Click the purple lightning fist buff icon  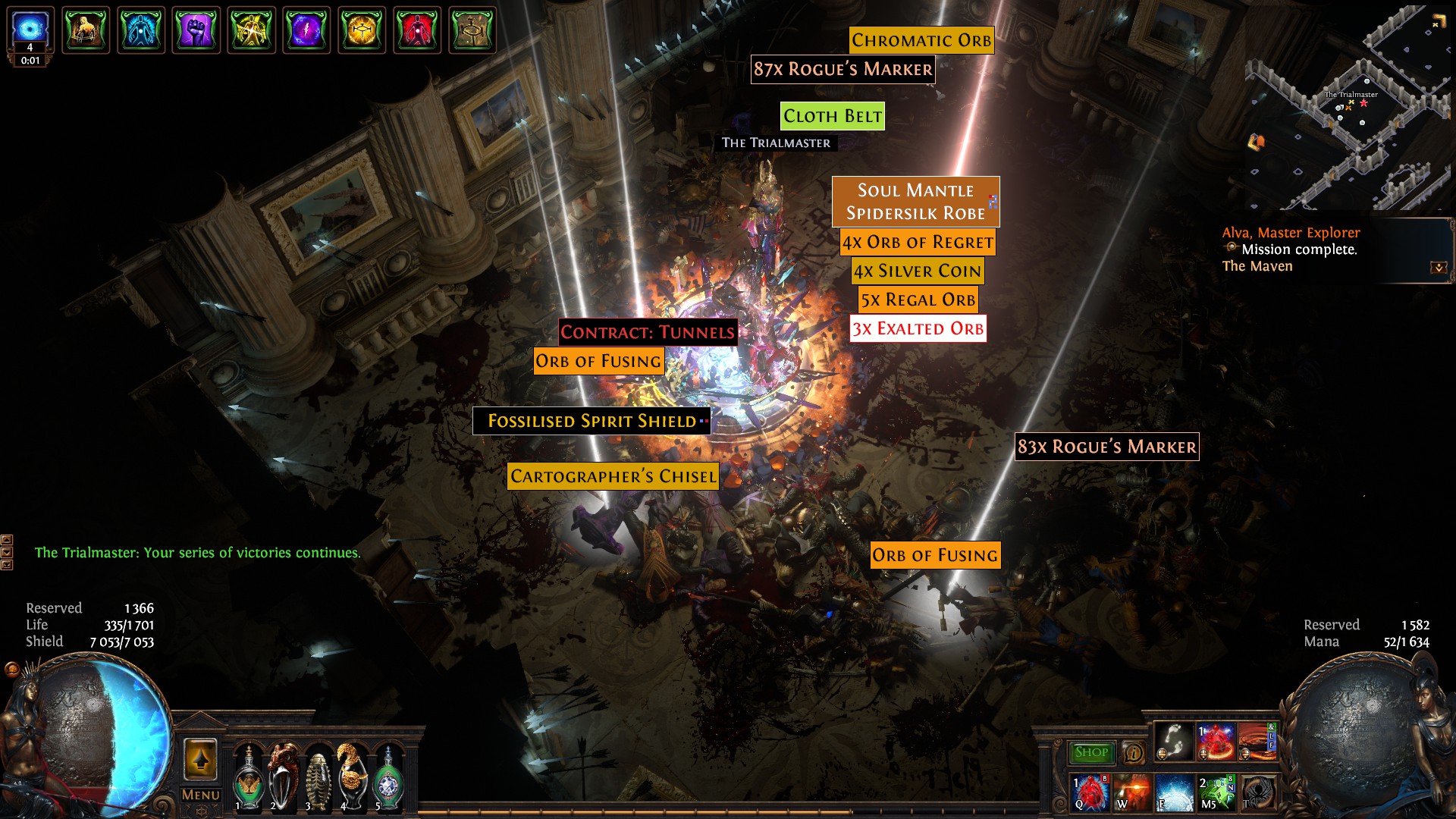[x=196, y=31]
